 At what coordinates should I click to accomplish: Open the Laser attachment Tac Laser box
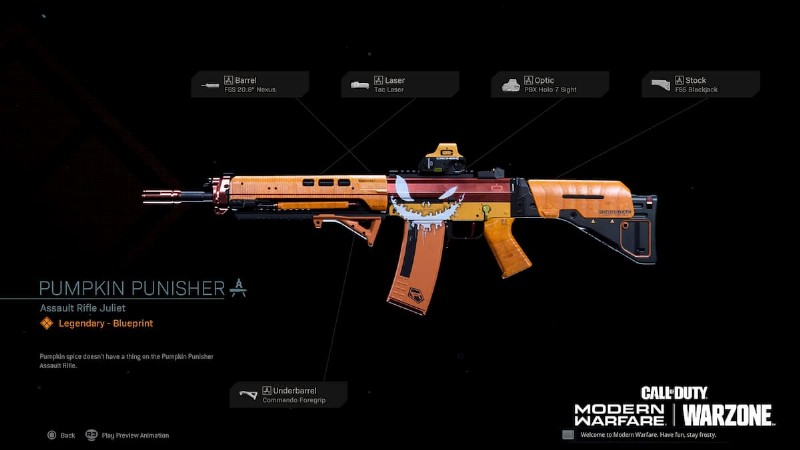tap(400, 84)
